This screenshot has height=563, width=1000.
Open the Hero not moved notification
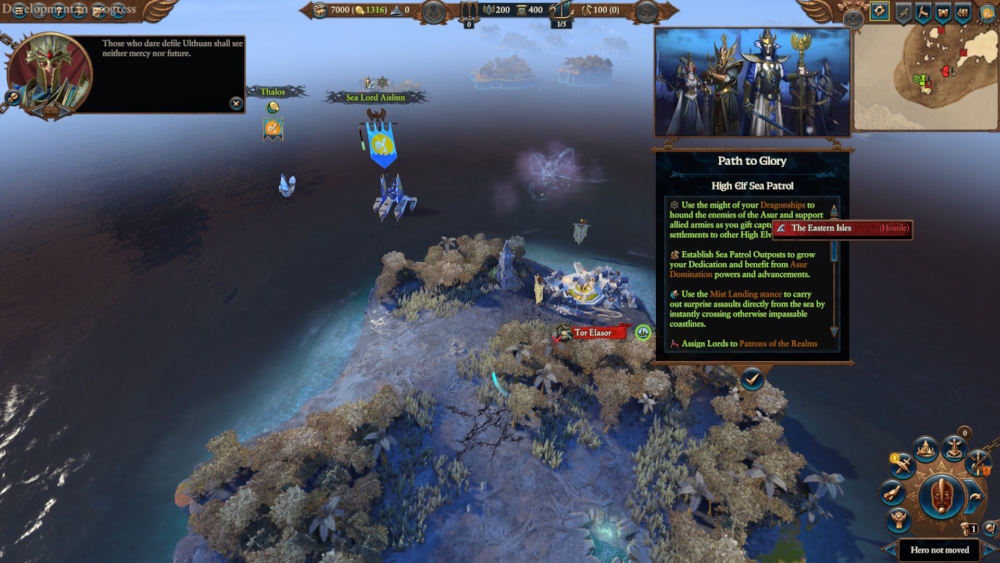[940, 549]
